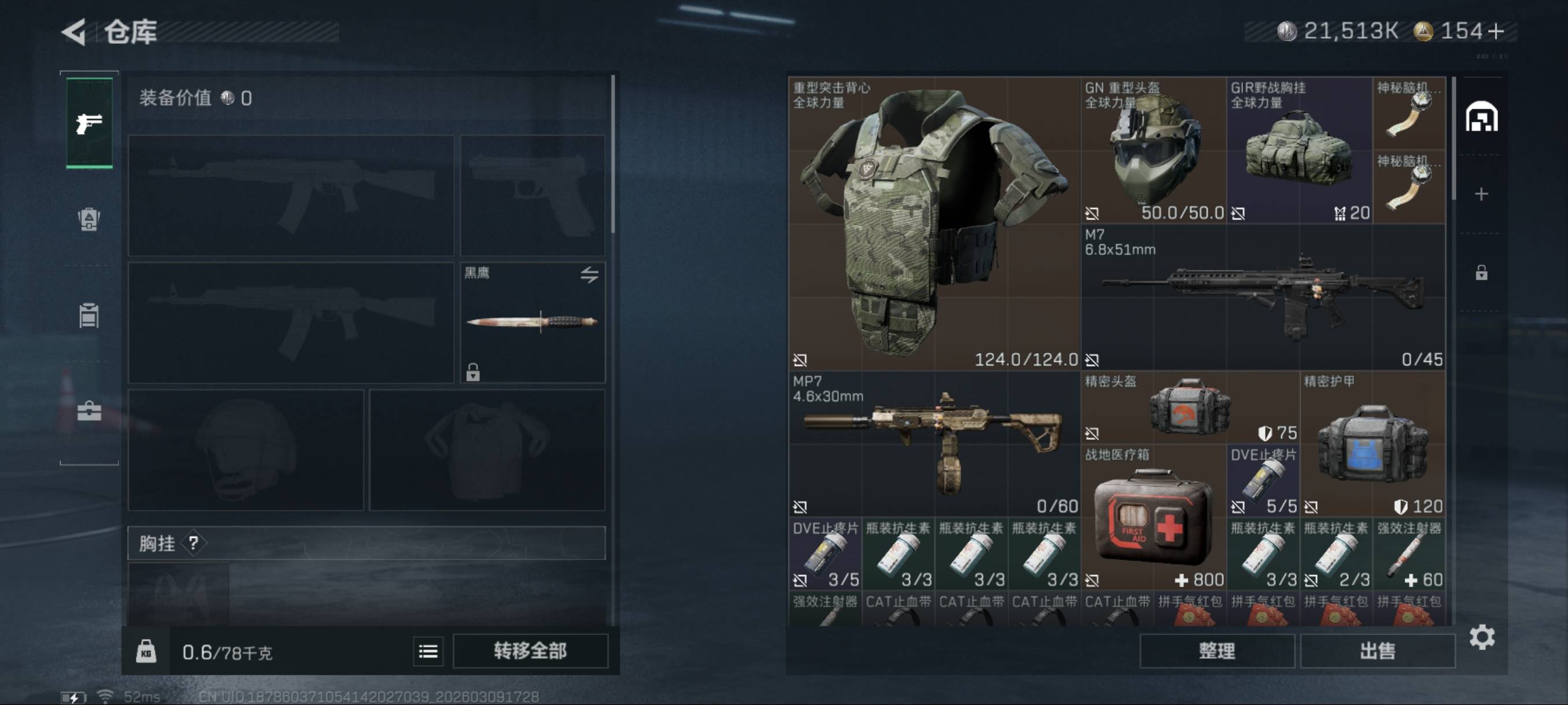This screenshot has width=1568, height=705.
Task: Sort the stash with 整理
Action: click(x=1216, y=651)
